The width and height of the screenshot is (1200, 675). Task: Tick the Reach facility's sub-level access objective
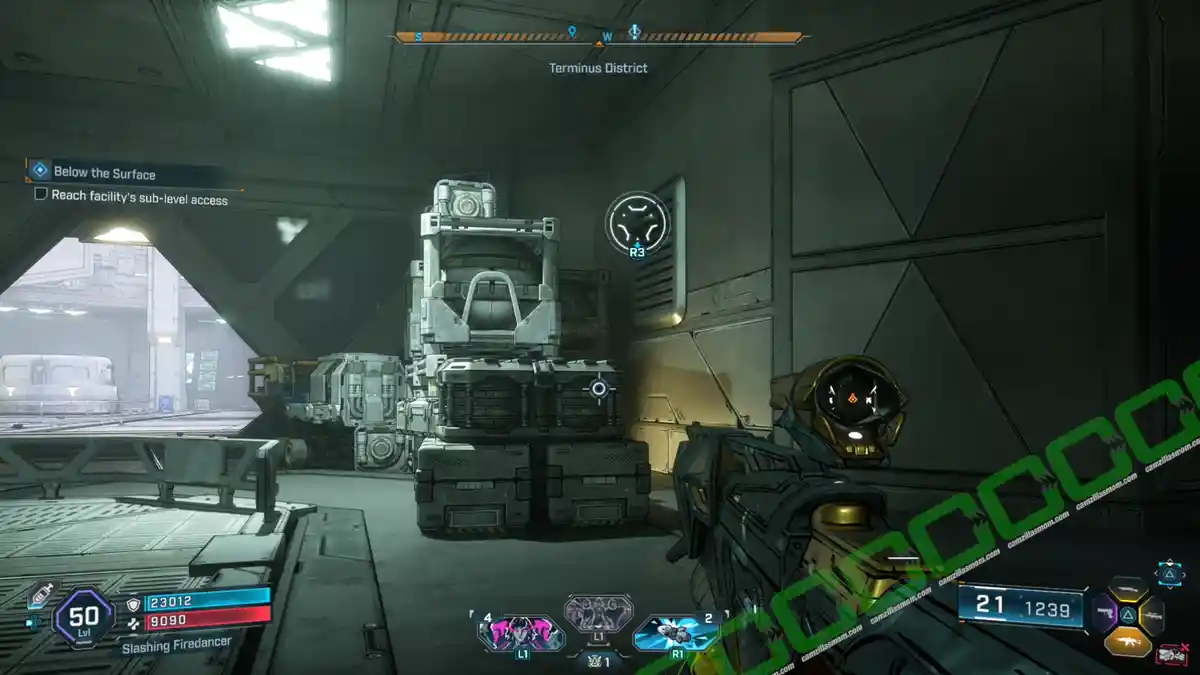coord(41,194)
